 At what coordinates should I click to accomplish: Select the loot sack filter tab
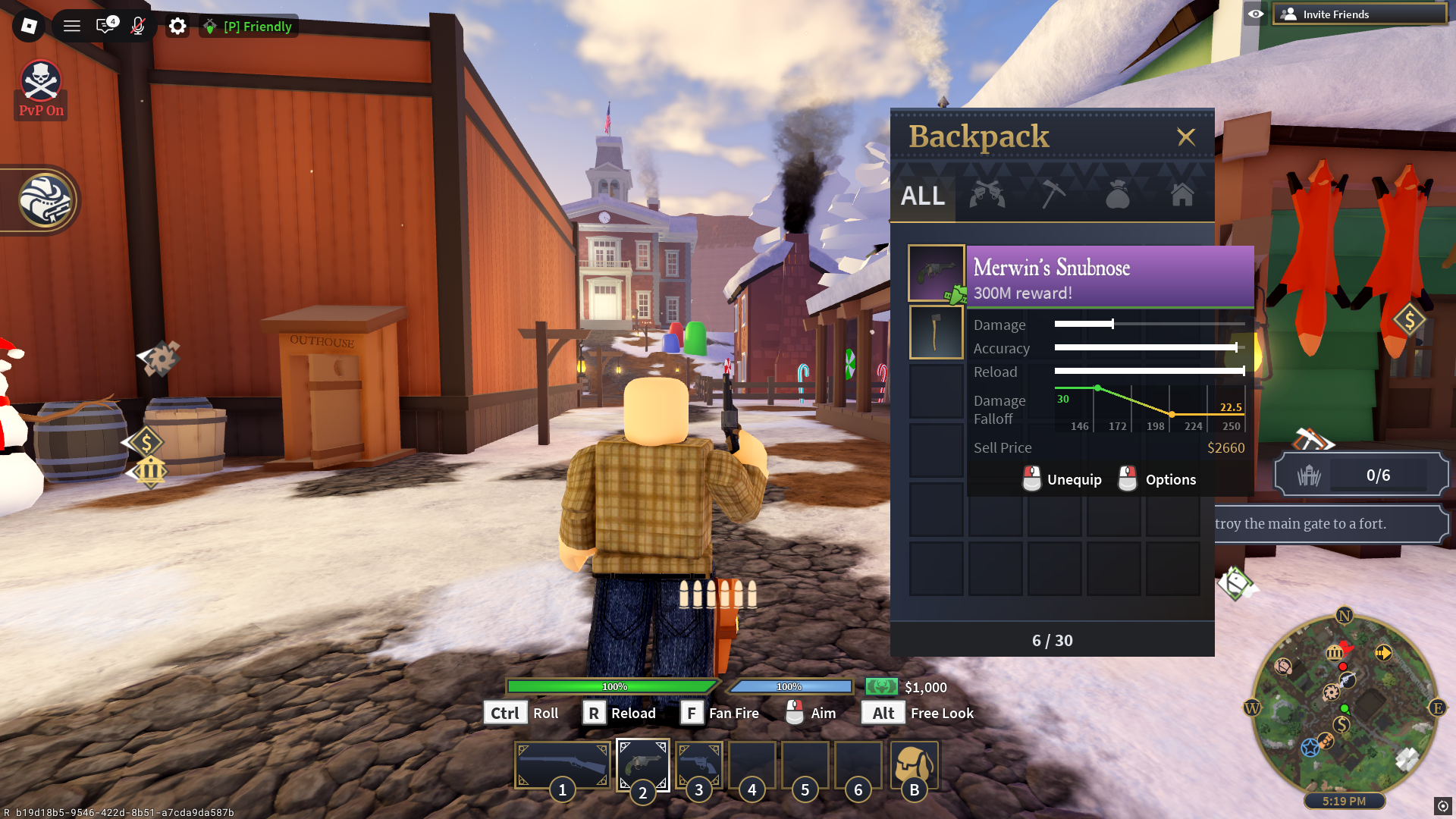[x=1116, y=196]
